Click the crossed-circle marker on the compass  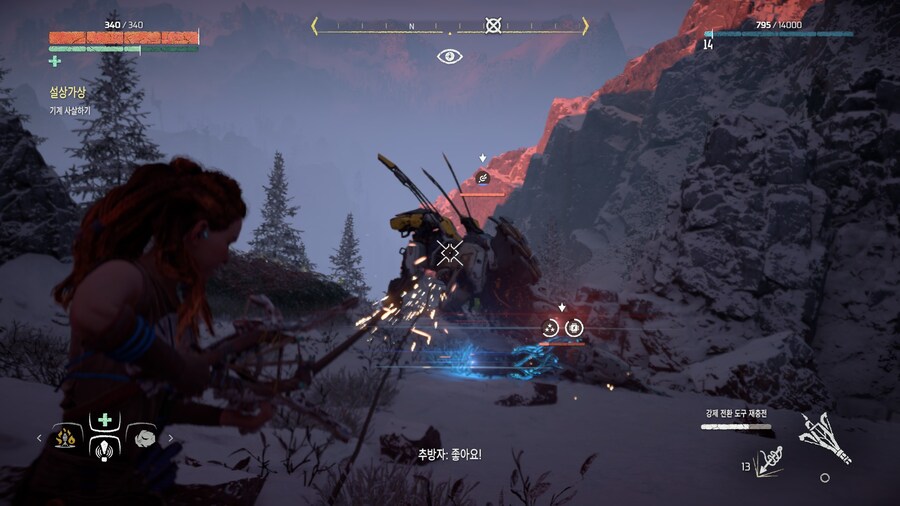[x=493, y=25]
